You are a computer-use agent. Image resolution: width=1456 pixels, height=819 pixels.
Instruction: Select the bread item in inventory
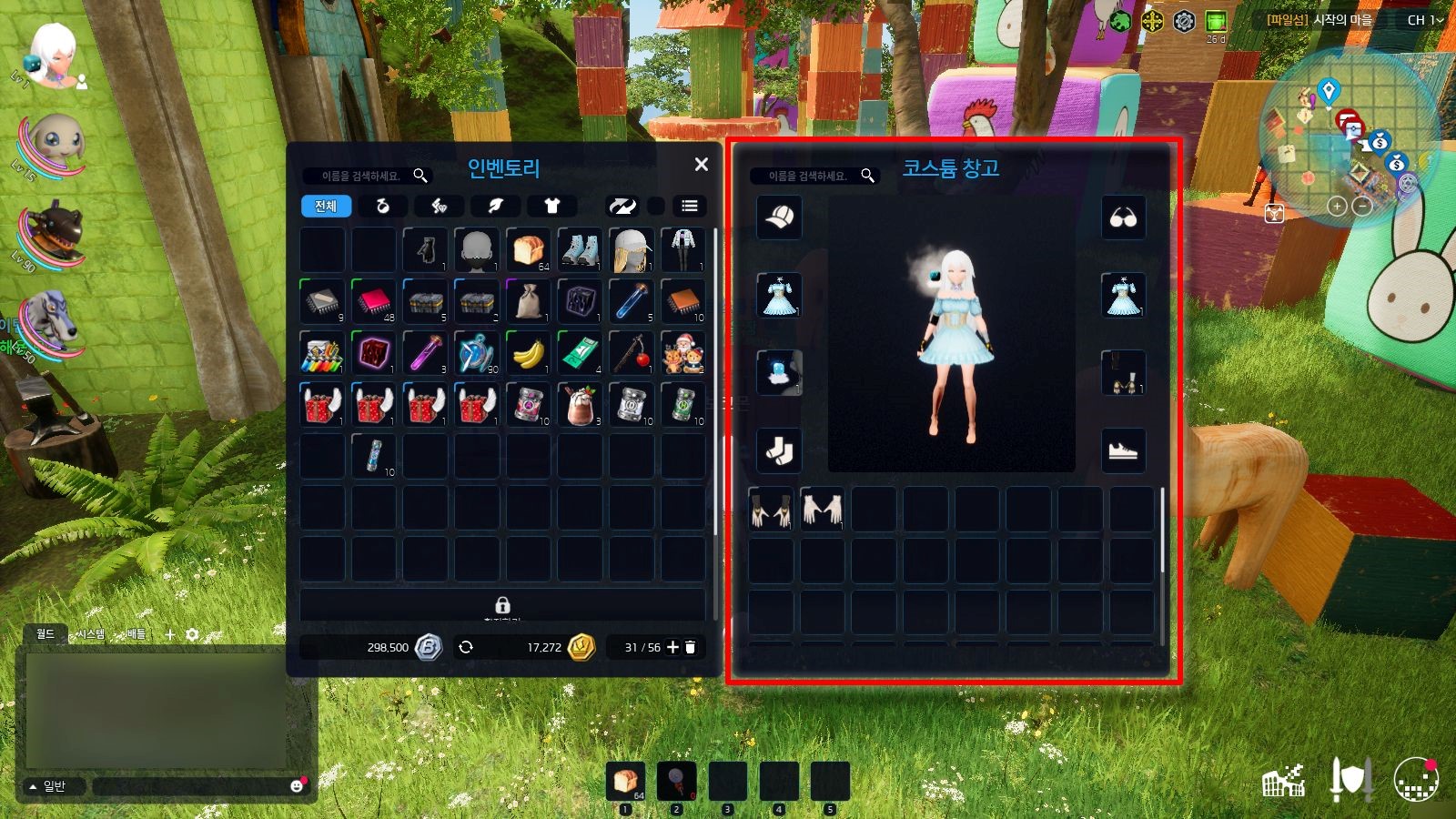[x=529, y=249]
